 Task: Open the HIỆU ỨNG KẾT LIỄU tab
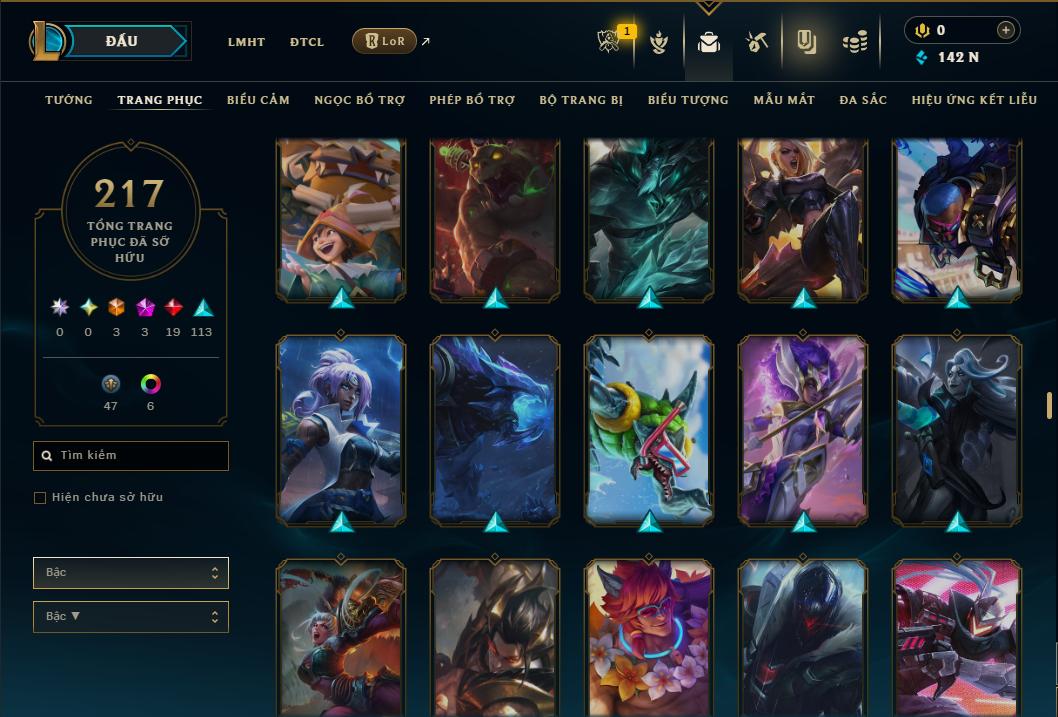click(x=974, y=100)
